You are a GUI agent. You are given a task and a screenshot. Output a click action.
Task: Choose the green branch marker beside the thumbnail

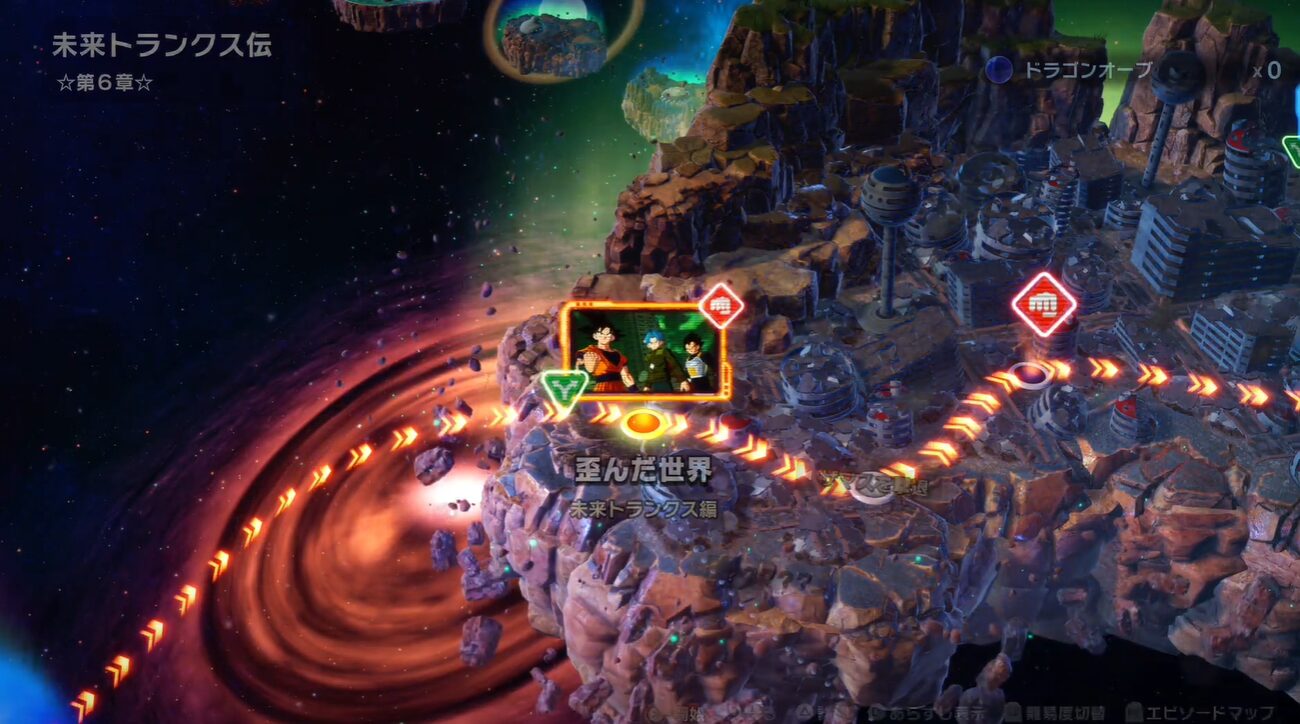(564, 388)
